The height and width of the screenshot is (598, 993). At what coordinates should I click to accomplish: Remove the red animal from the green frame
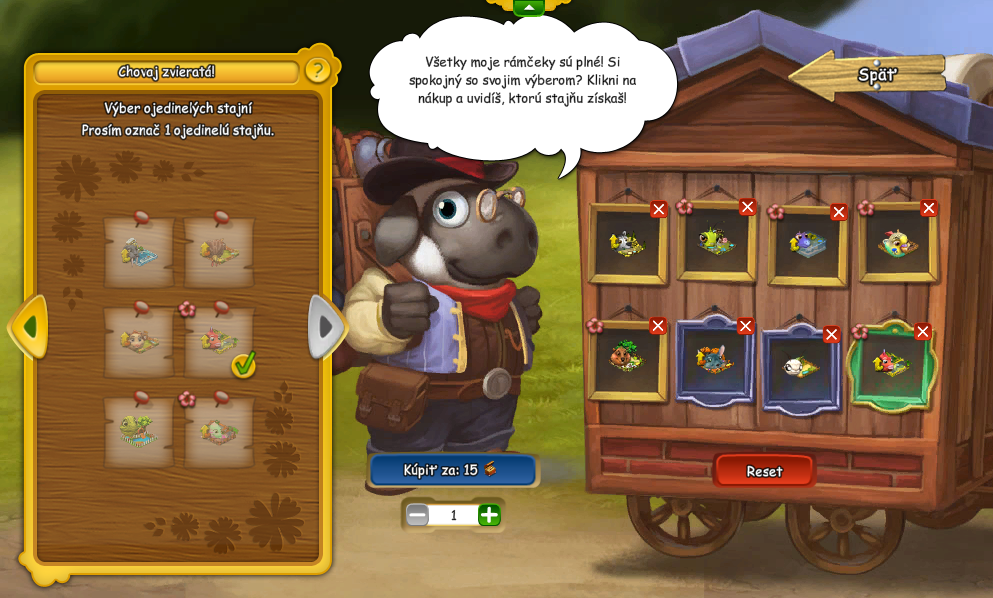[923, 332]
